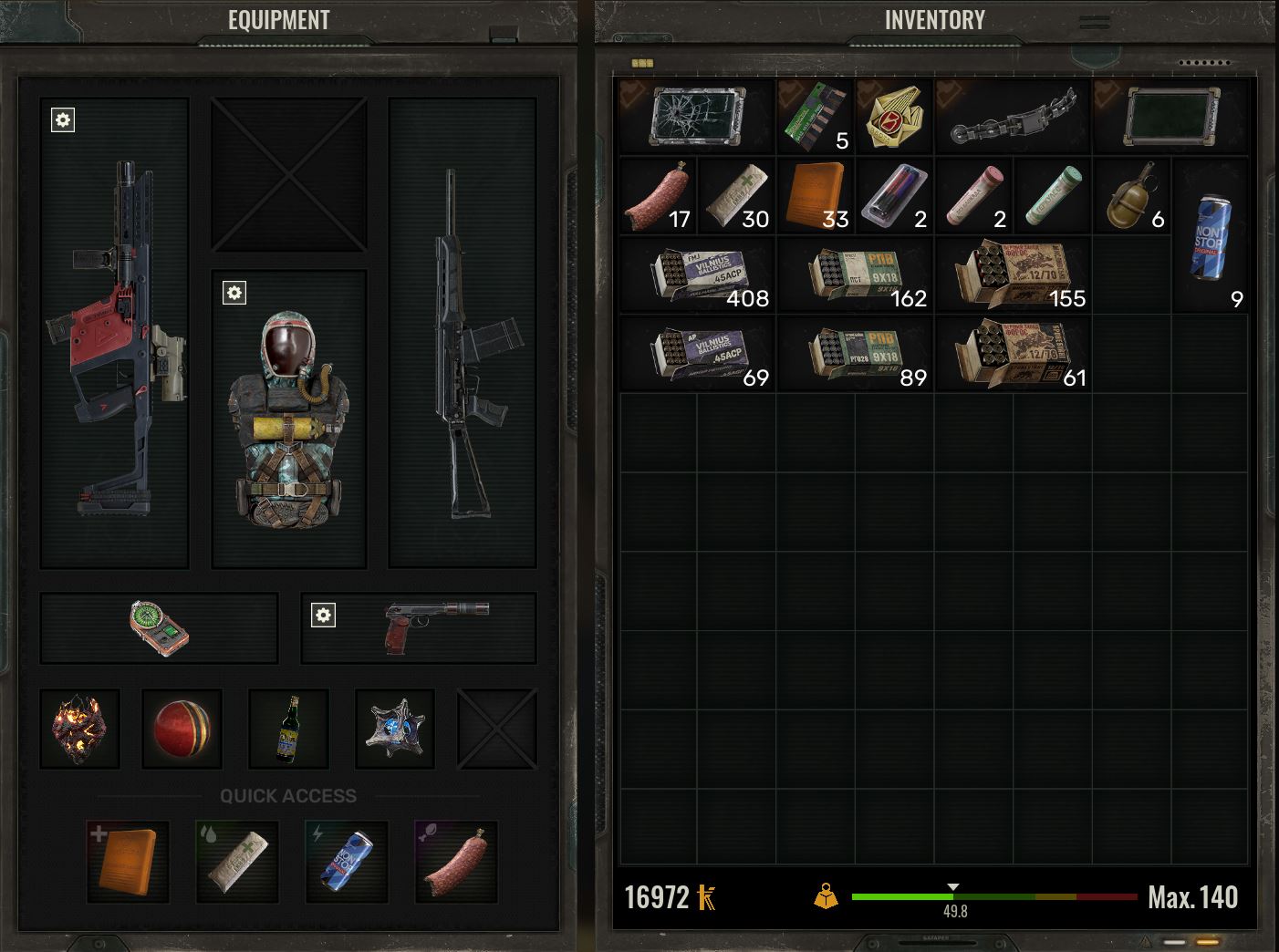1279x952 pixels.
Task: Select the bandage stack of 30
Action: coord(737,196)
